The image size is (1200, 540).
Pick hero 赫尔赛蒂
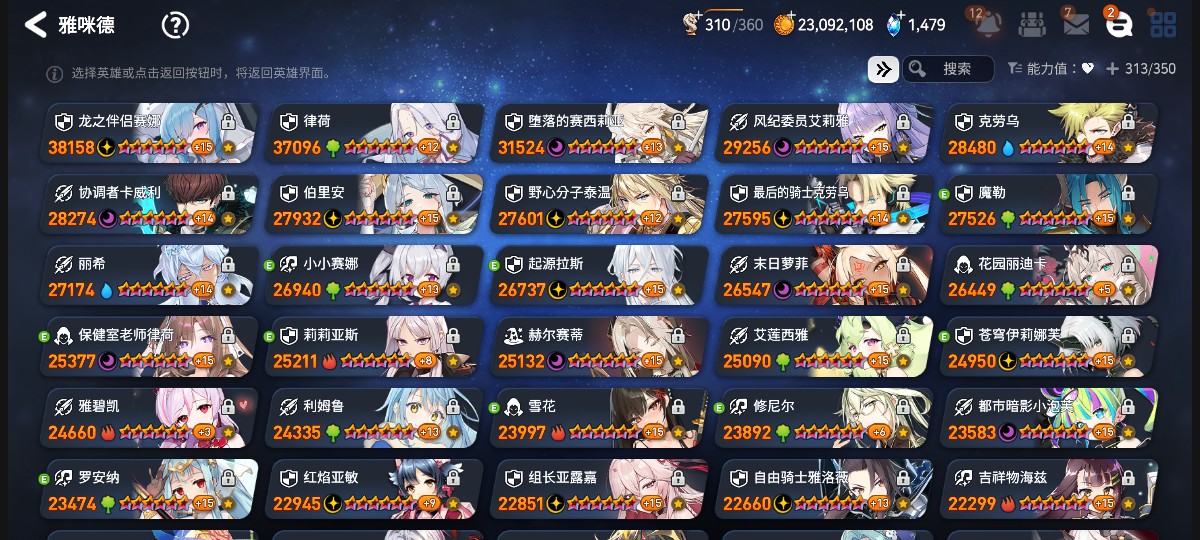598,348
